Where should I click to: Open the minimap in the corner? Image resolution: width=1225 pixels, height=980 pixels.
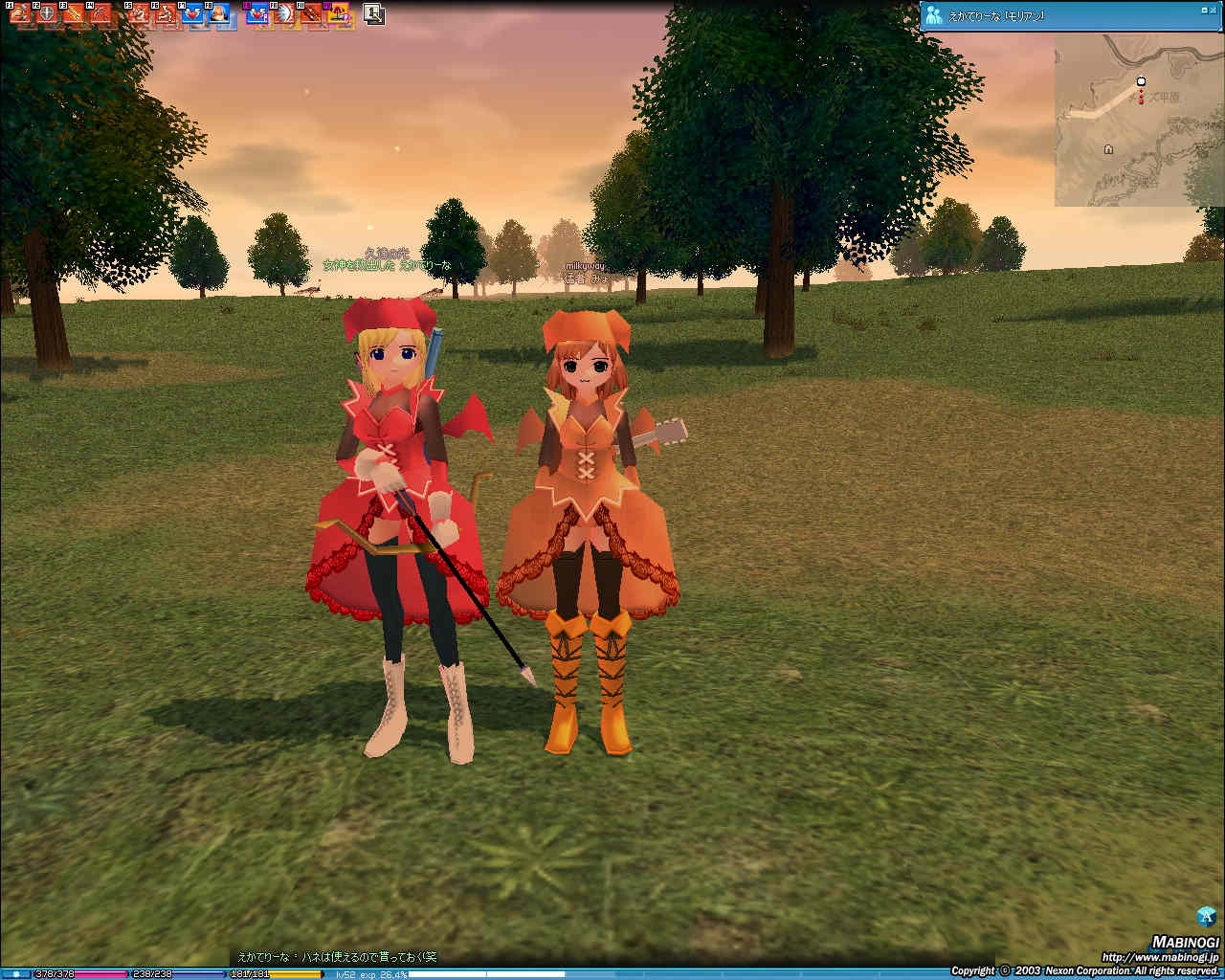tap(1139, 120)
